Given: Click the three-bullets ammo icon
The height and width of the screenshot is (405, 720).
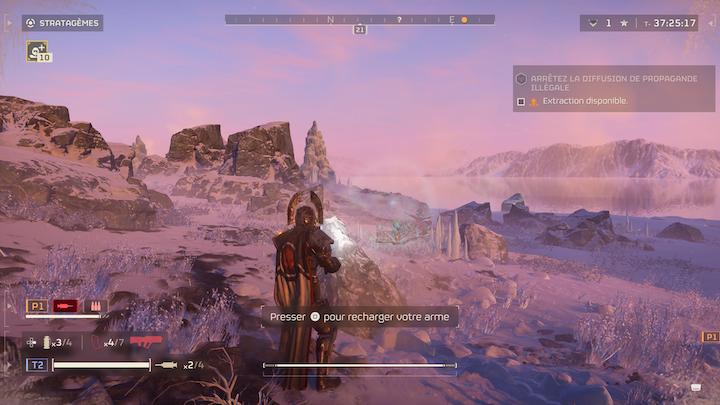Looking at the screenshot, I should coord(96,306).
